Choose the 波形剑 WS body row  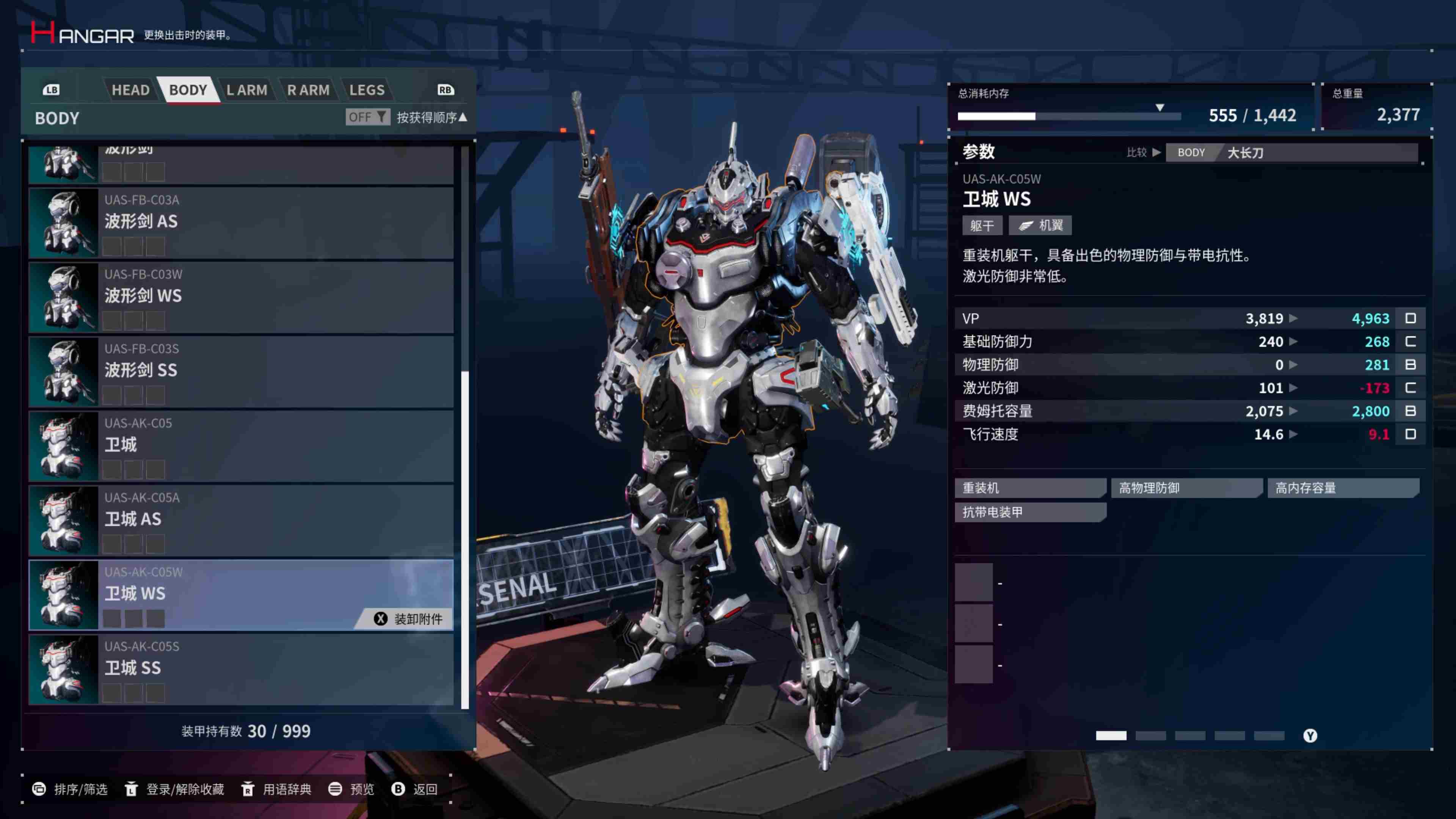point(242,297)
